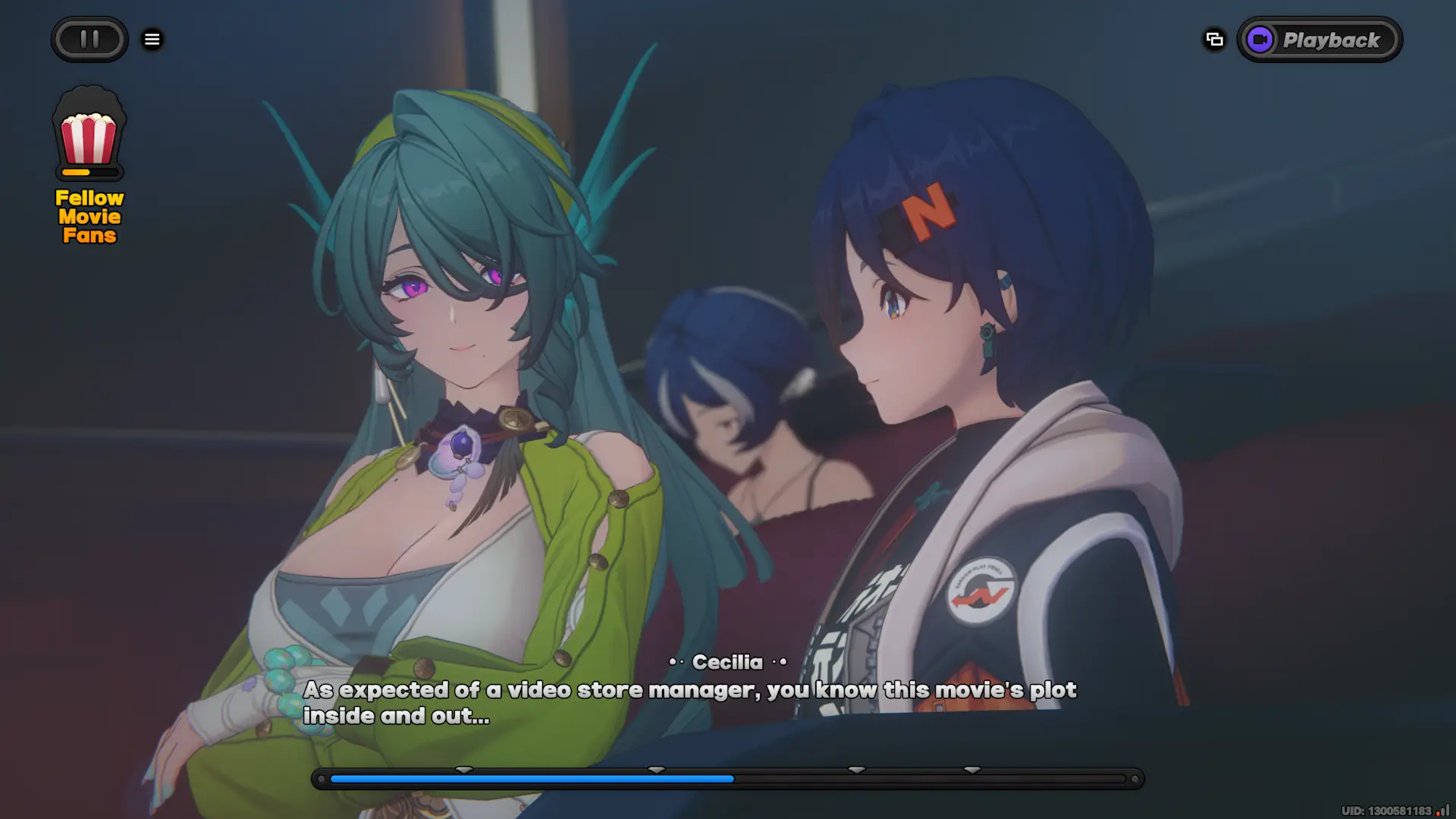Screen dimensions: 1456x819
Task: Jump to the third diamond chapter marker
Action: point(857,769)
